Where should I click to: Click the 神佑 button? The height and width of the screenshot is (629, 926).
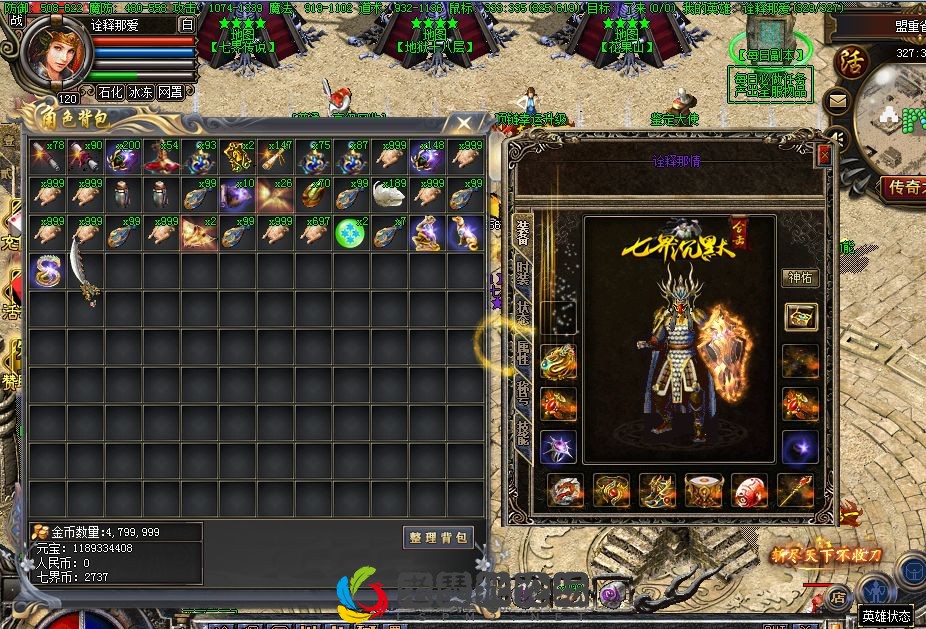point(800,279)
